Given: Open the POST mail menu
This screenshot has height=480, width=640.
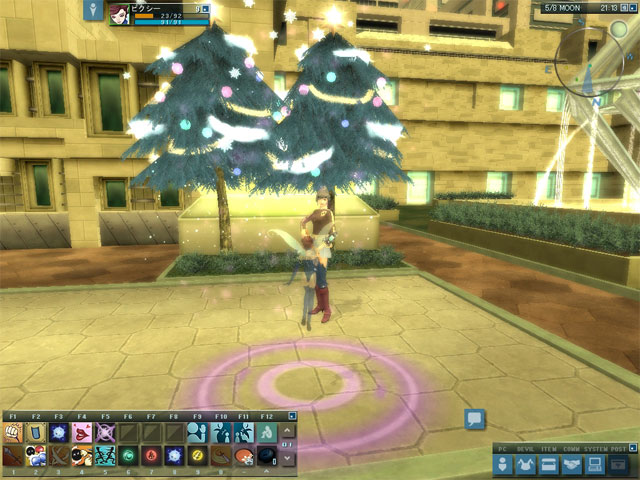Looking at the screenshot, I should point(619,464).
